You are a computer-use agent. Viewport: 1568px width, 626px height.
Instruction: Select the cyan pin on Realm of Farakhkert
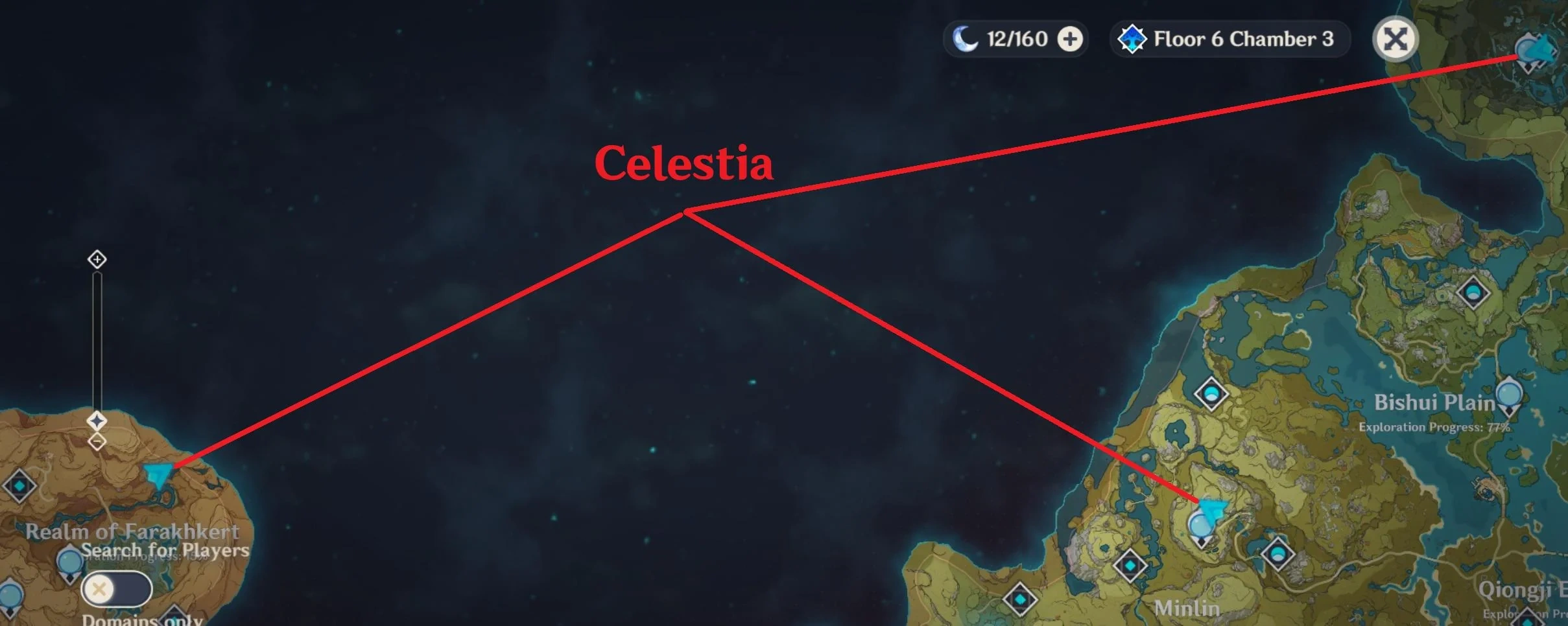[x=158, y=474]
